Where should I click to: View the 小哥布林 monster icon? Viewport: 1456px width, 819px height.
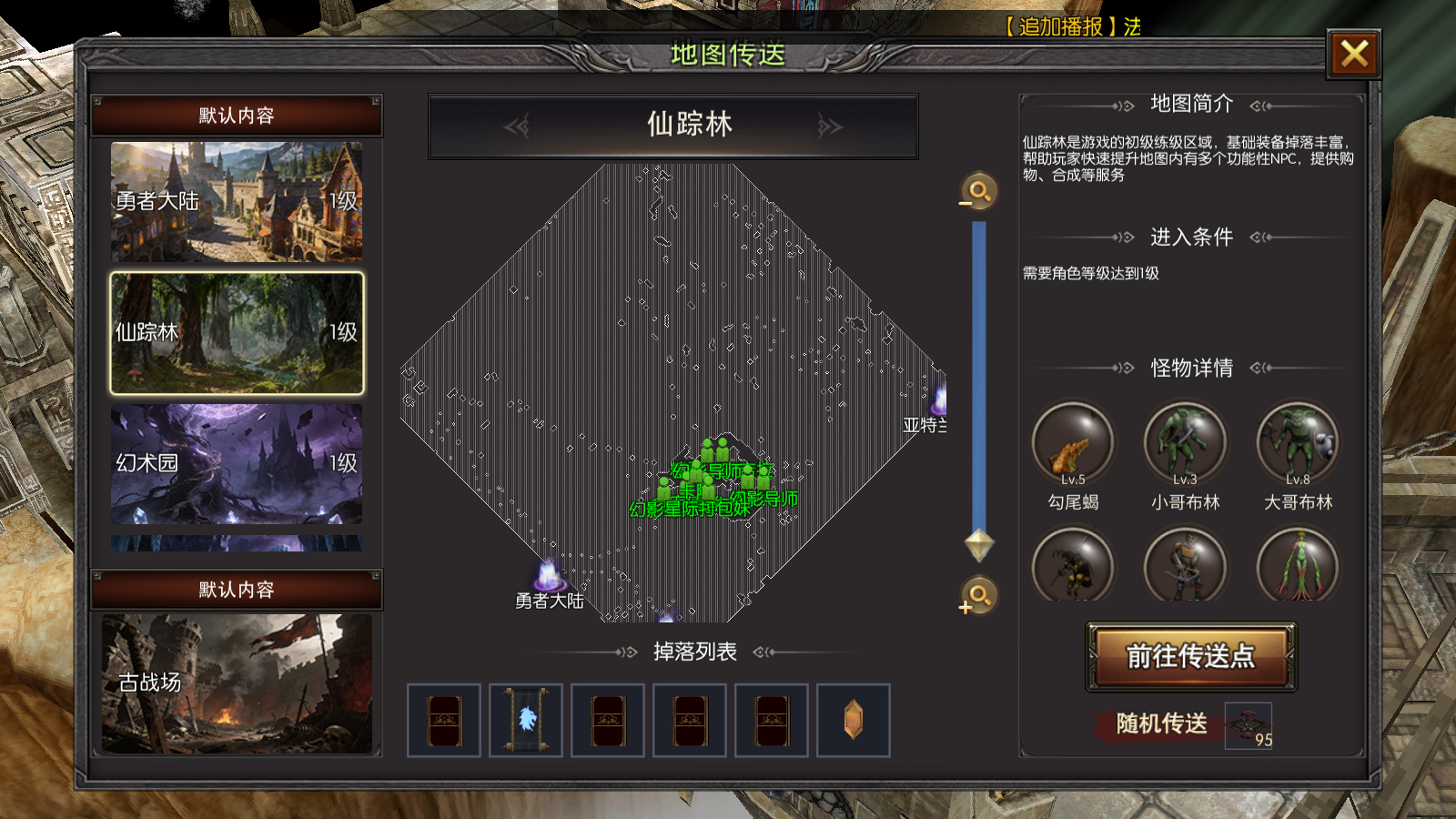click(1185, 444)
